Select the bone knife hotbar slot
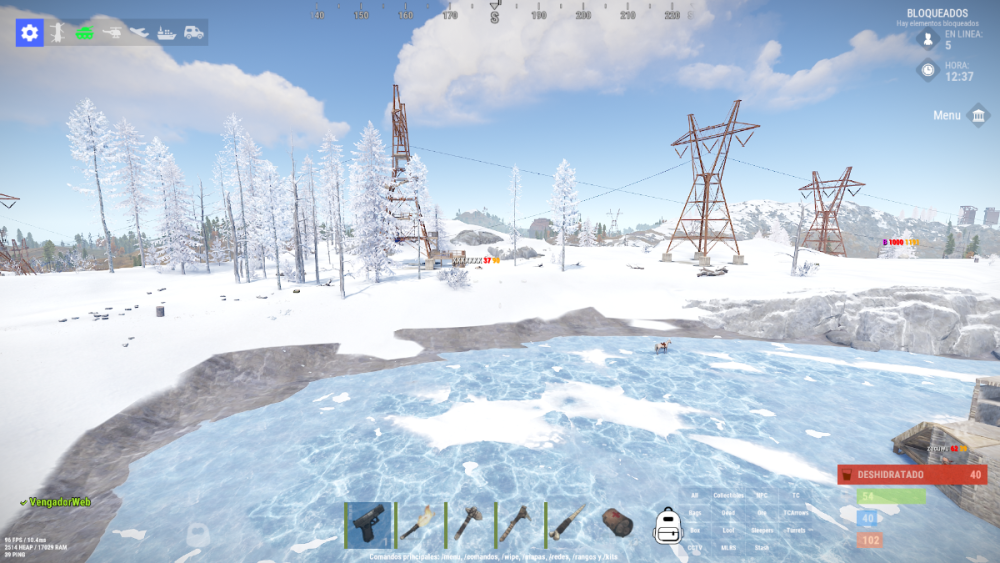This screenshot has height=563, width=1000. pos(568,523)
